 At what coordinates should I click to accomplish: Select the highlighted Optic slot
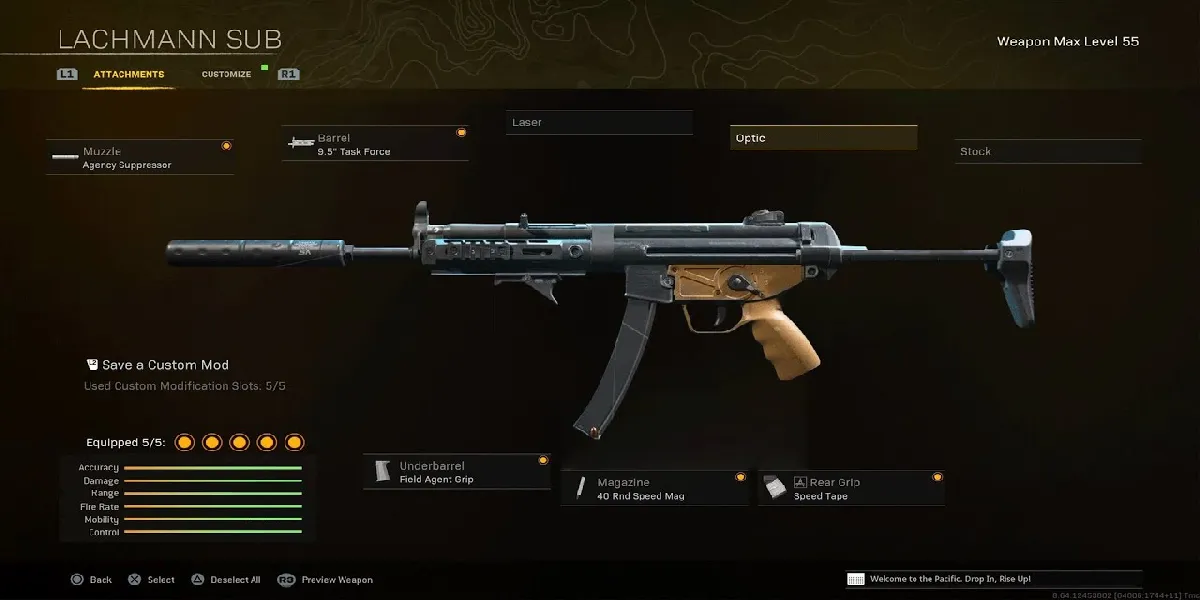pyautogui.click(x=823, y=138)
